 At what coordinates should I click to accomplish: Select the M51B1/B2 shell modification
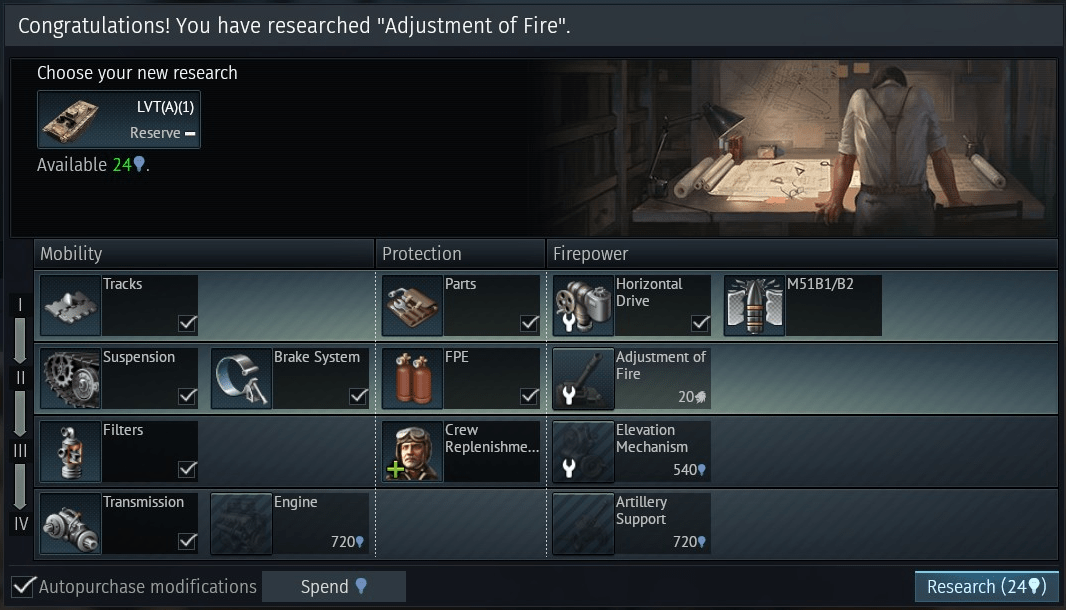[803, 305]
